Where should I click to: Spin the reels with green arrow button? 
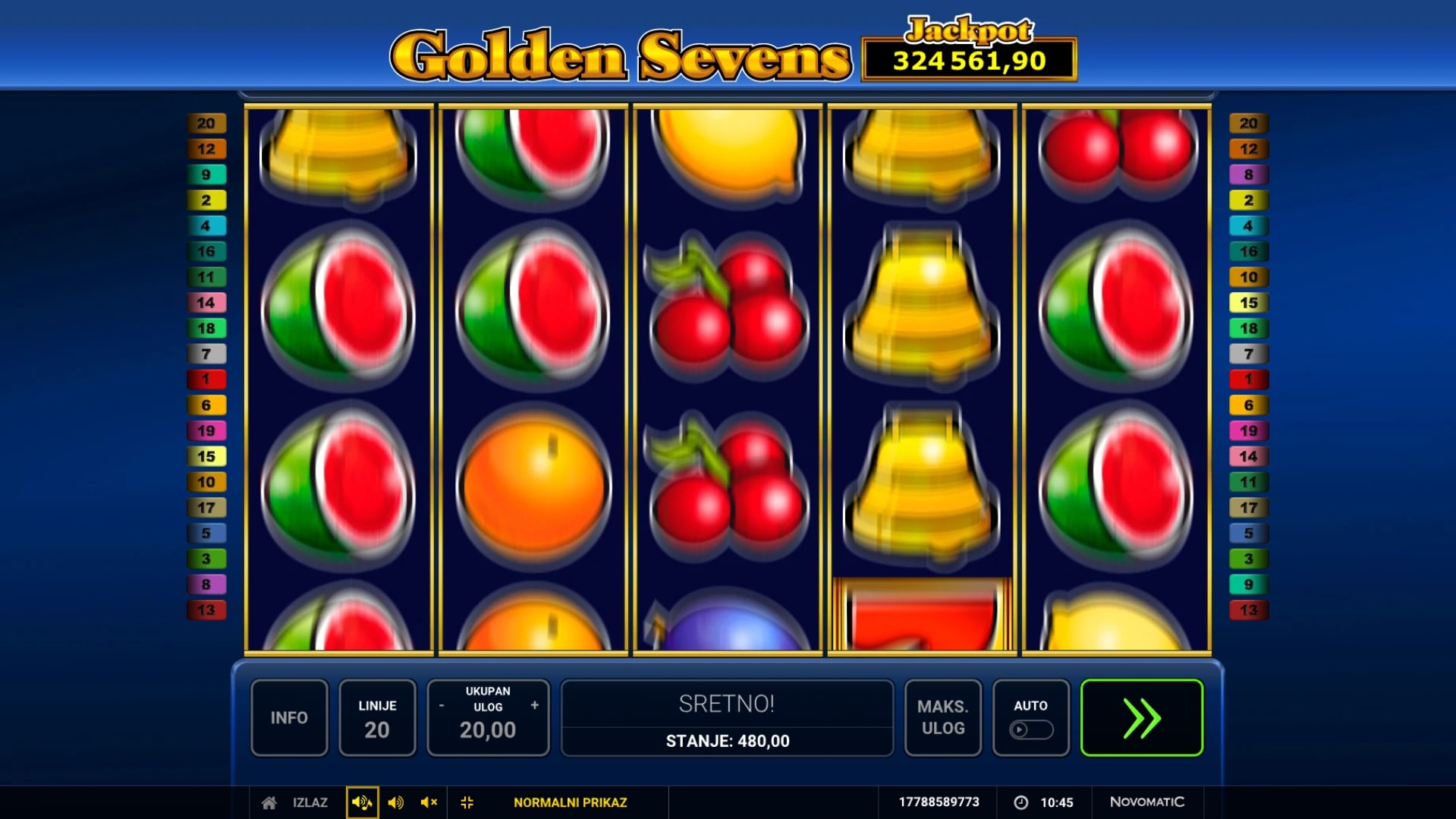coord(1141,717)
